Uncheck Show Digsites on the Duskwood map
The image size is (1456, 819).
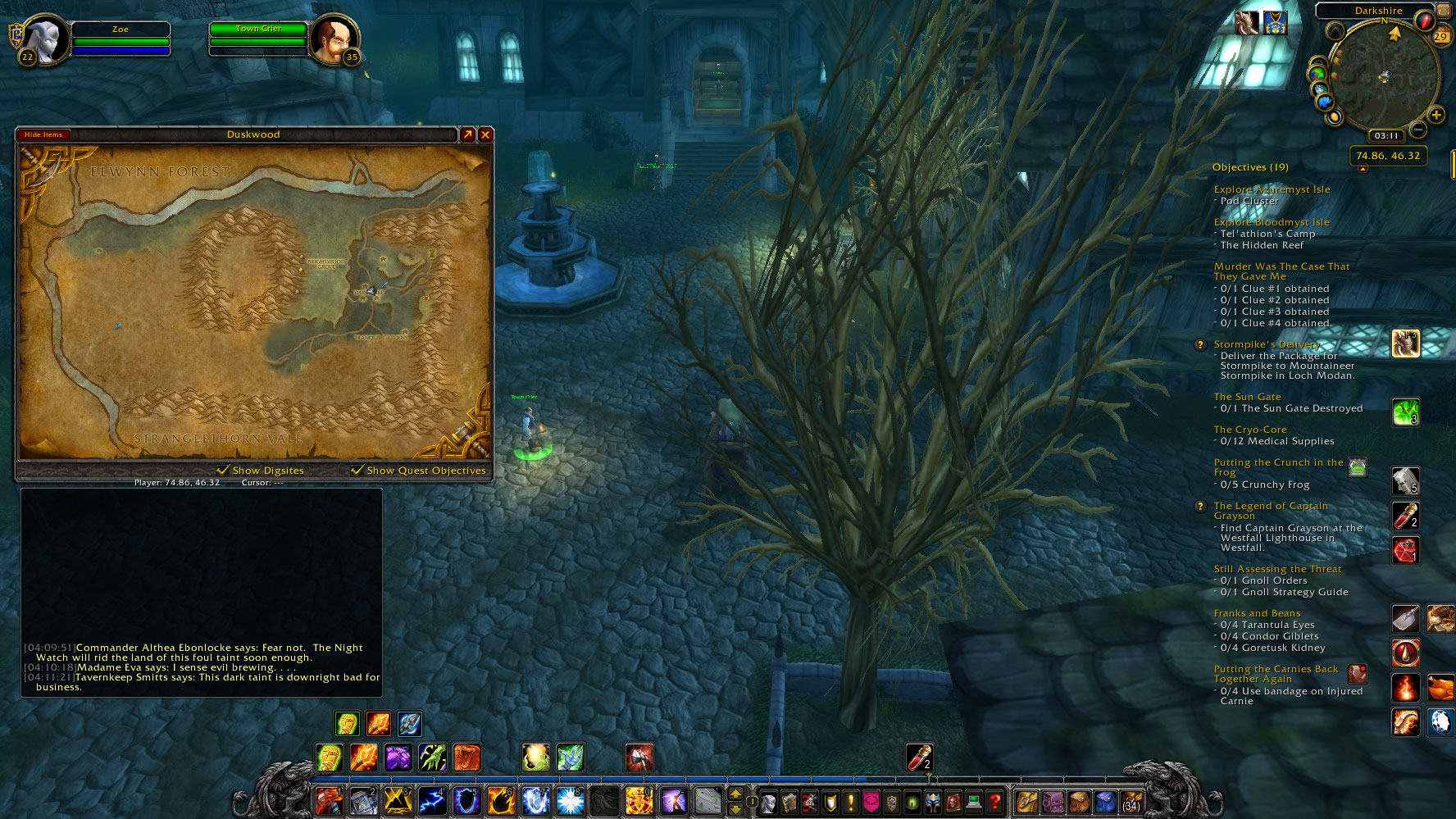click(222, 470)
